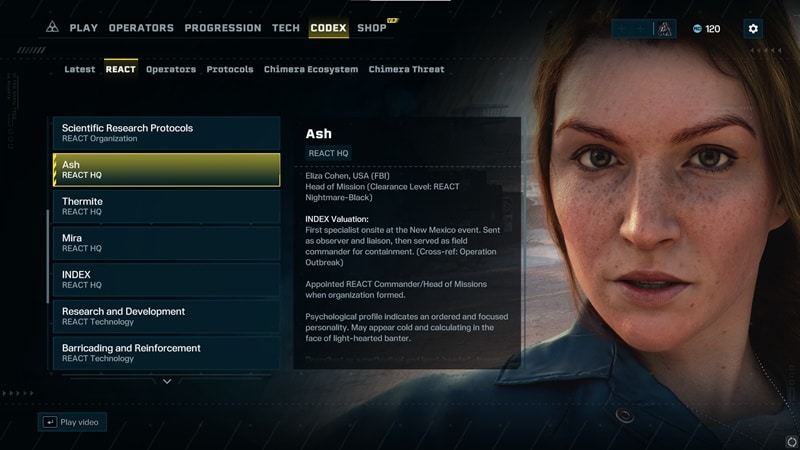Open the PLAY menu
This screenshot has height=450, width=800.
(x=83, y=28)
